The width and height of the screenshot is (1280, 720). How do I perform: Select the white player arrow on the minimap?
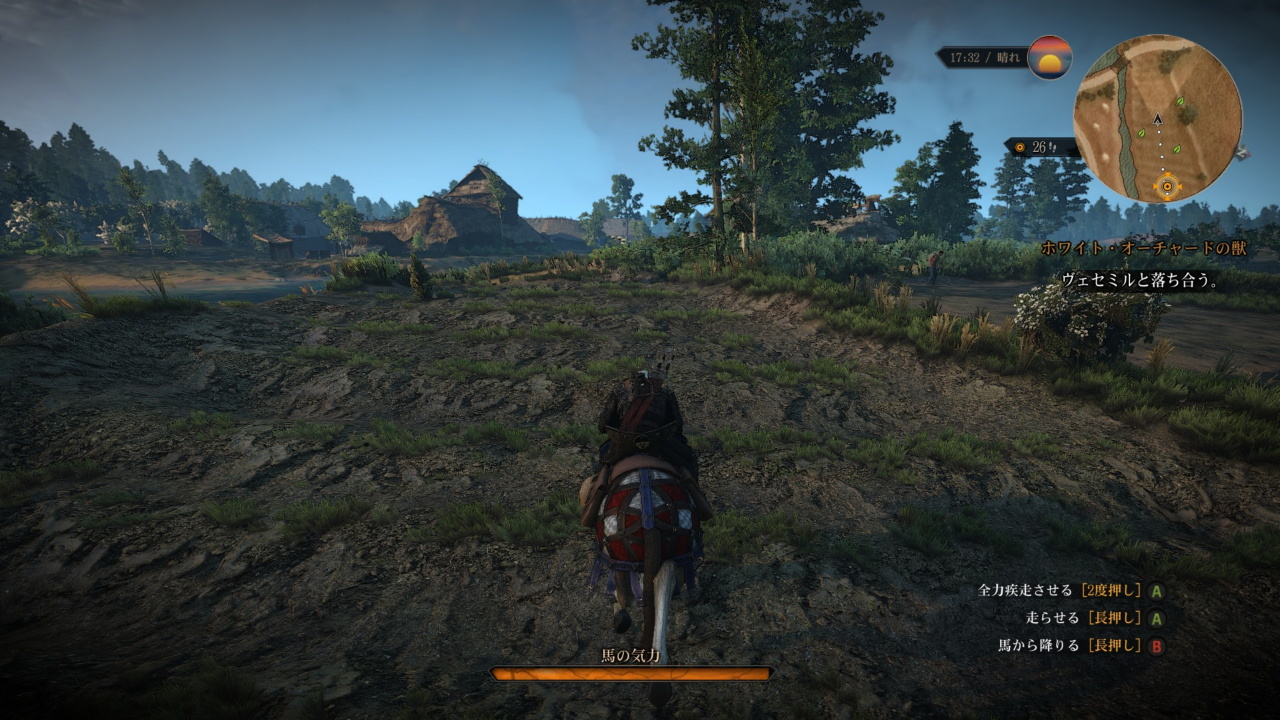click(x=1158, y=120)
